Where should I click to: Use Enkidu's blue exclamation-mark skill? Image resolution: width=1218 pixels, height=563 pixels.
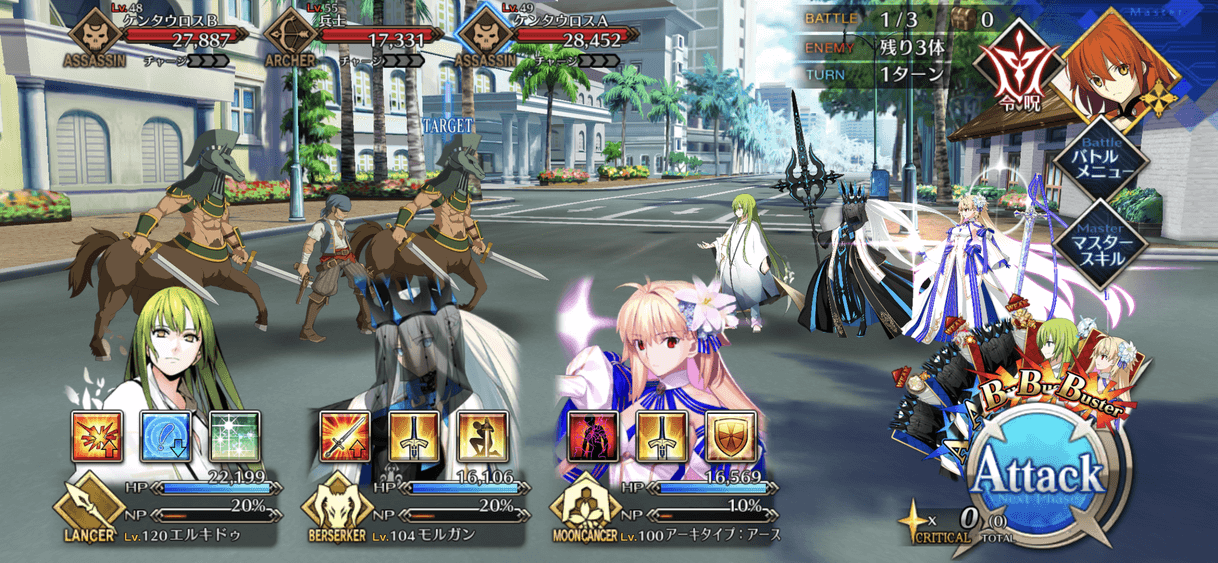[165, 437]
